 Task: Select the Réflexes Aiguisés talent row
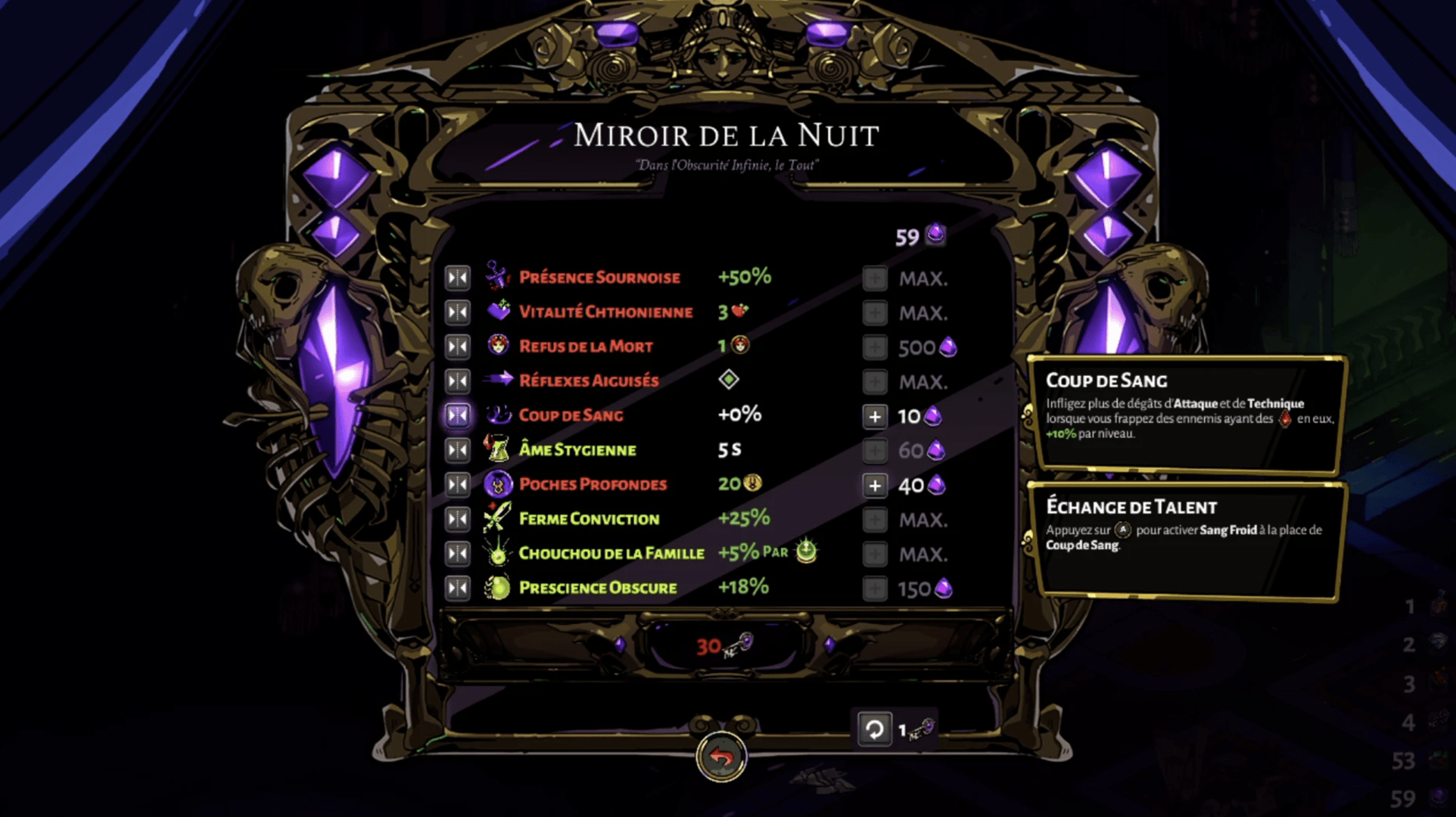[589, 381]
